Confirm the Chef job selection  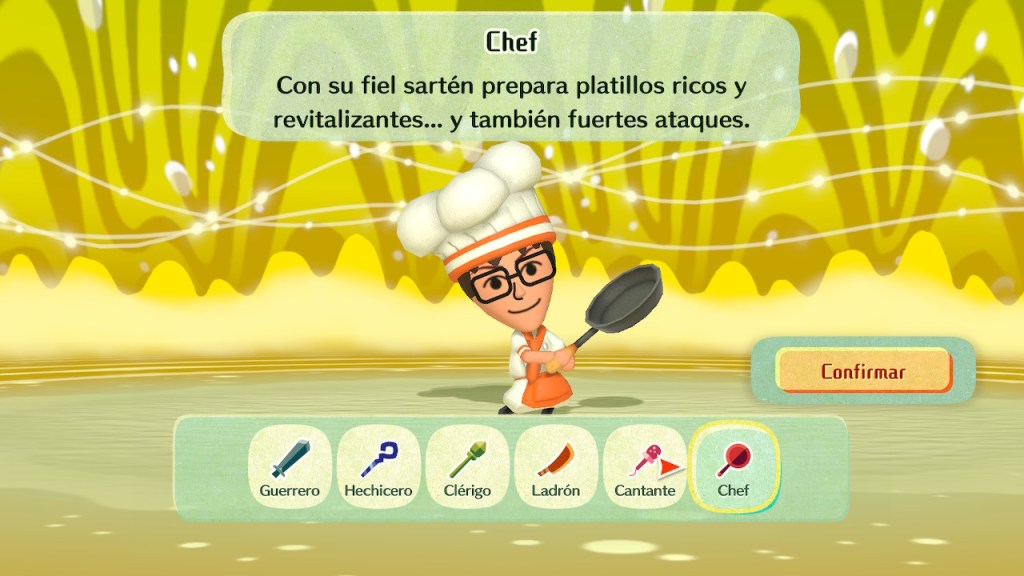click(x=863, y=372)
